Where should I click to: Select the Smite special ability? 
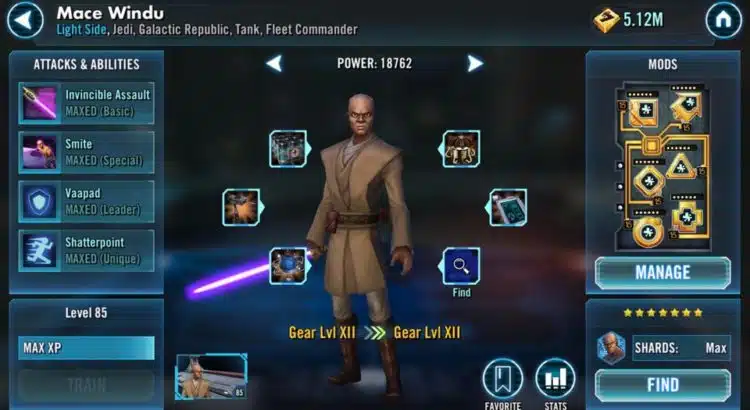tap(86, 152)
